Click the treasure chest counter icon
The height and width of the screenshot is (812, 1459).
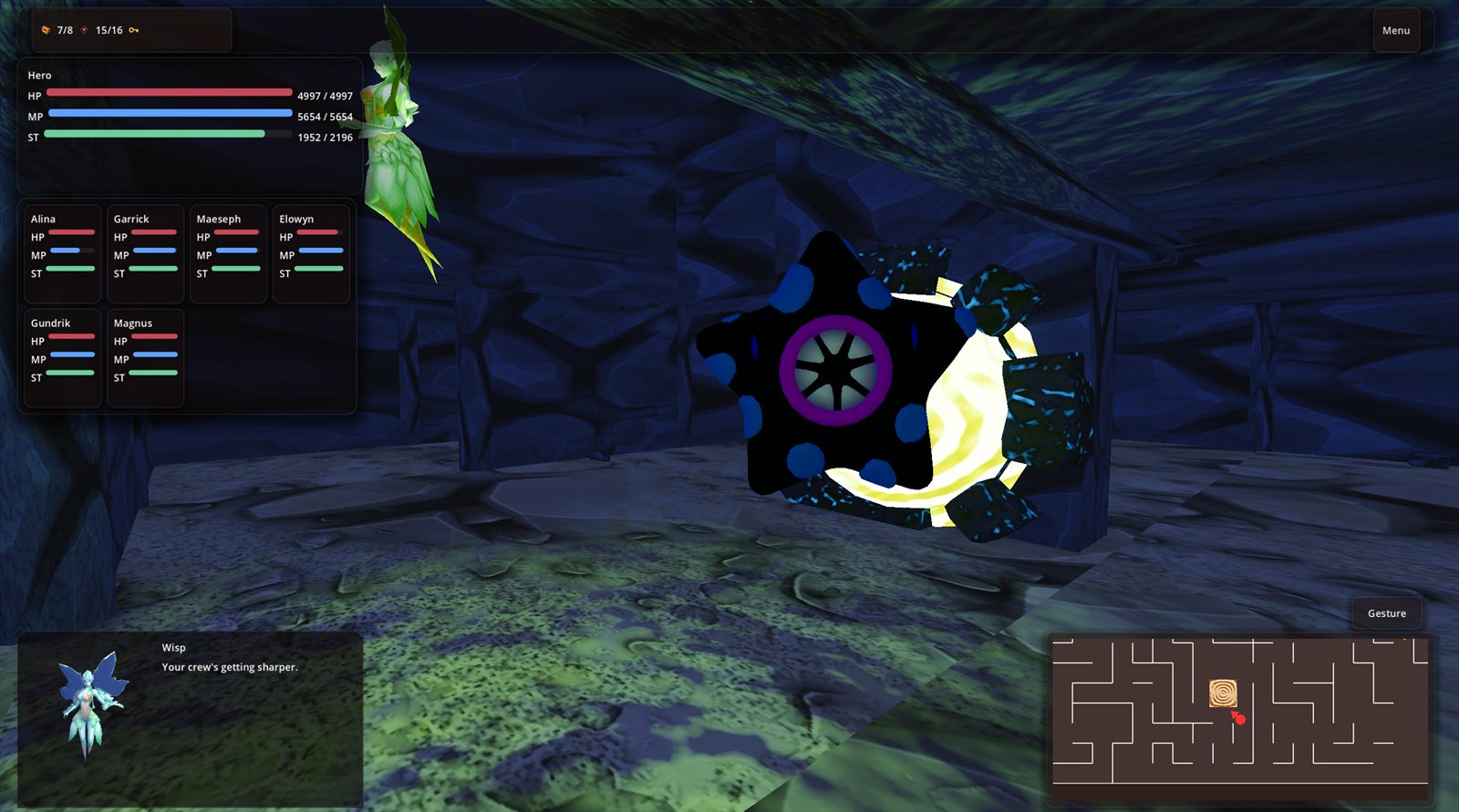pyautogui.click(x=46, y=29)
